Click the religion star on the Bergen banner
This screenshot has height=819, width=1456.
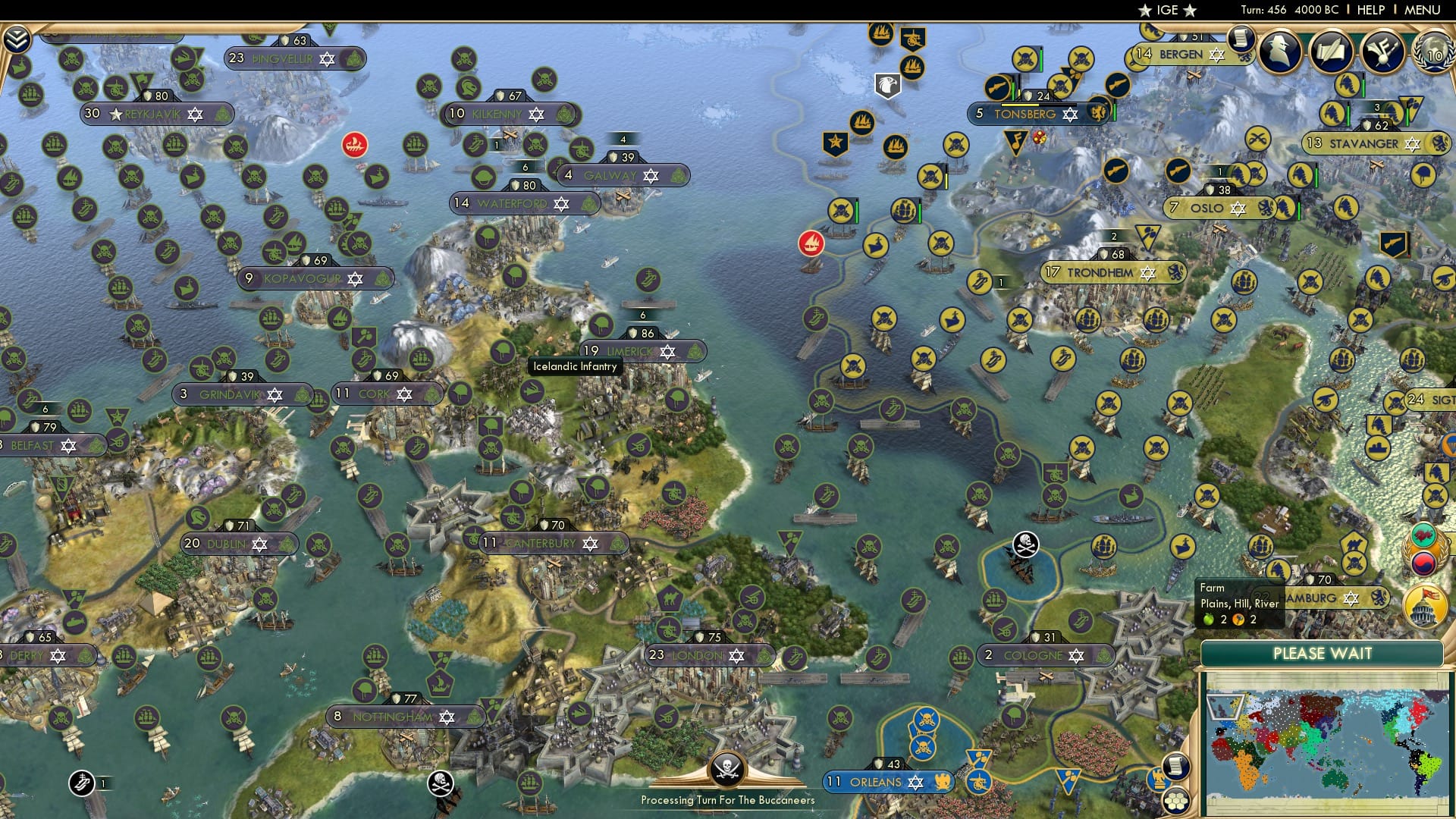pyautogui.click(x=1218, y=54)
